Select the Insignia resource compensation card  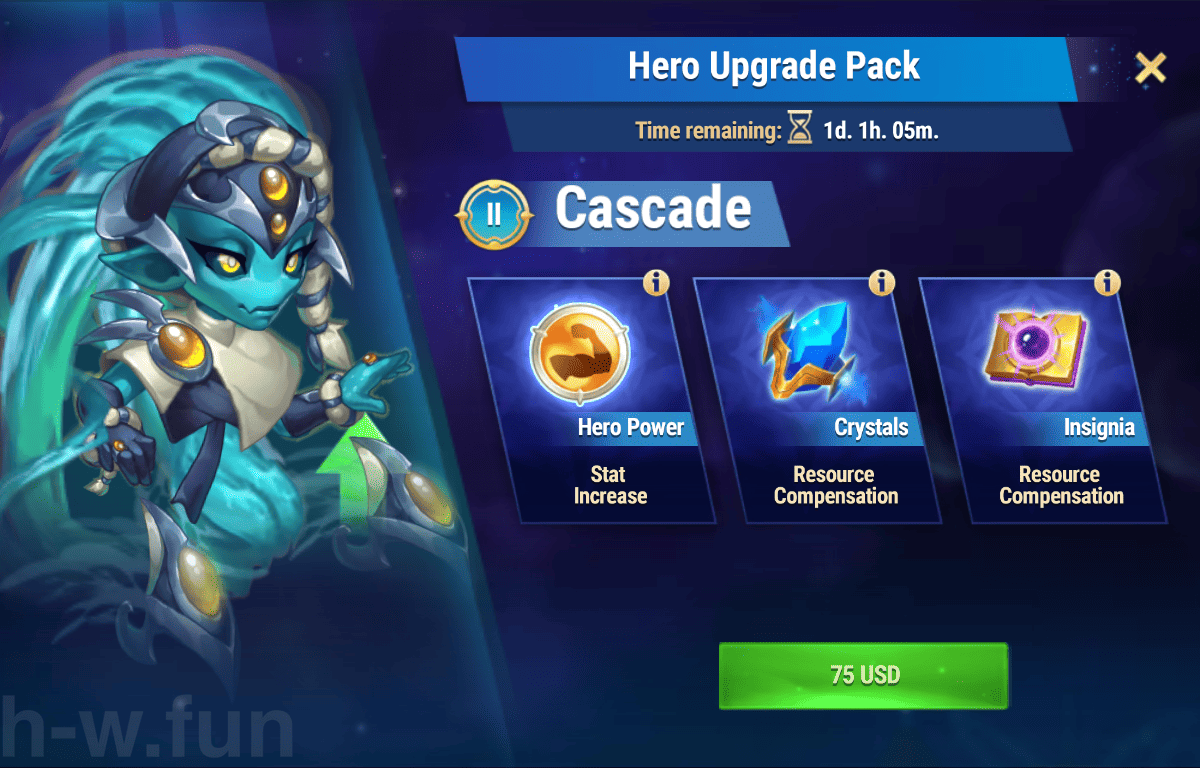1043,400
